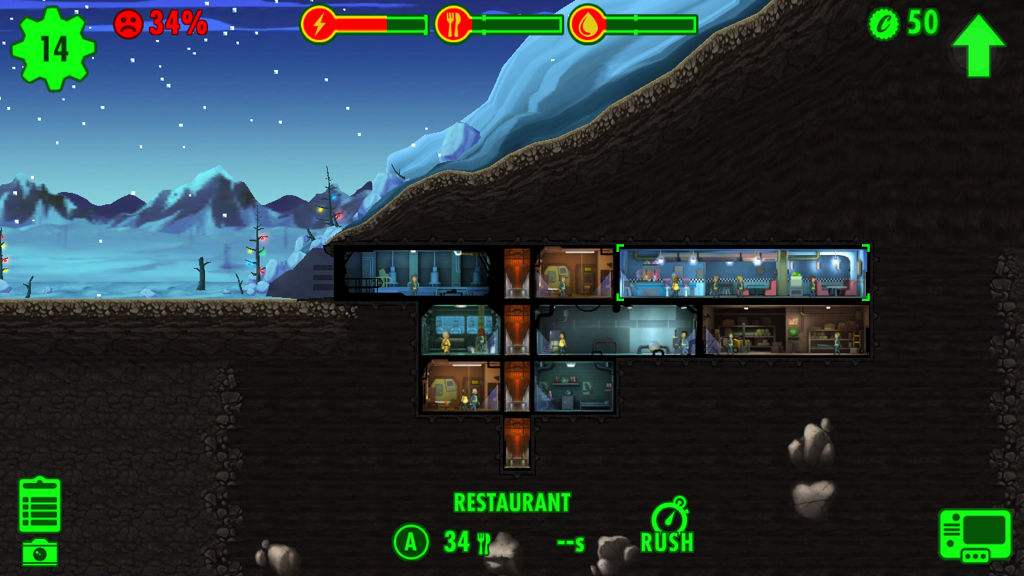The height and width of the screenshot is (576, 1024).
Task: Select the highlighted Restaurant room
Action: click(743, 273)
